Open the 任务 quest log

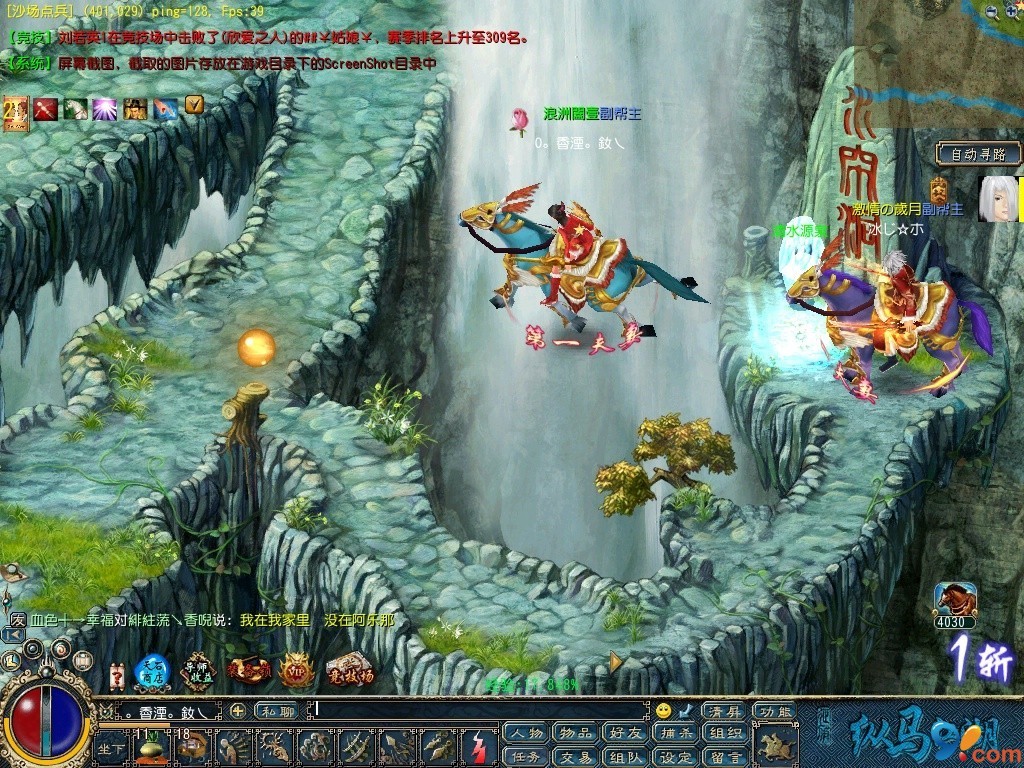pyautogui.click(x=527, y=756)
